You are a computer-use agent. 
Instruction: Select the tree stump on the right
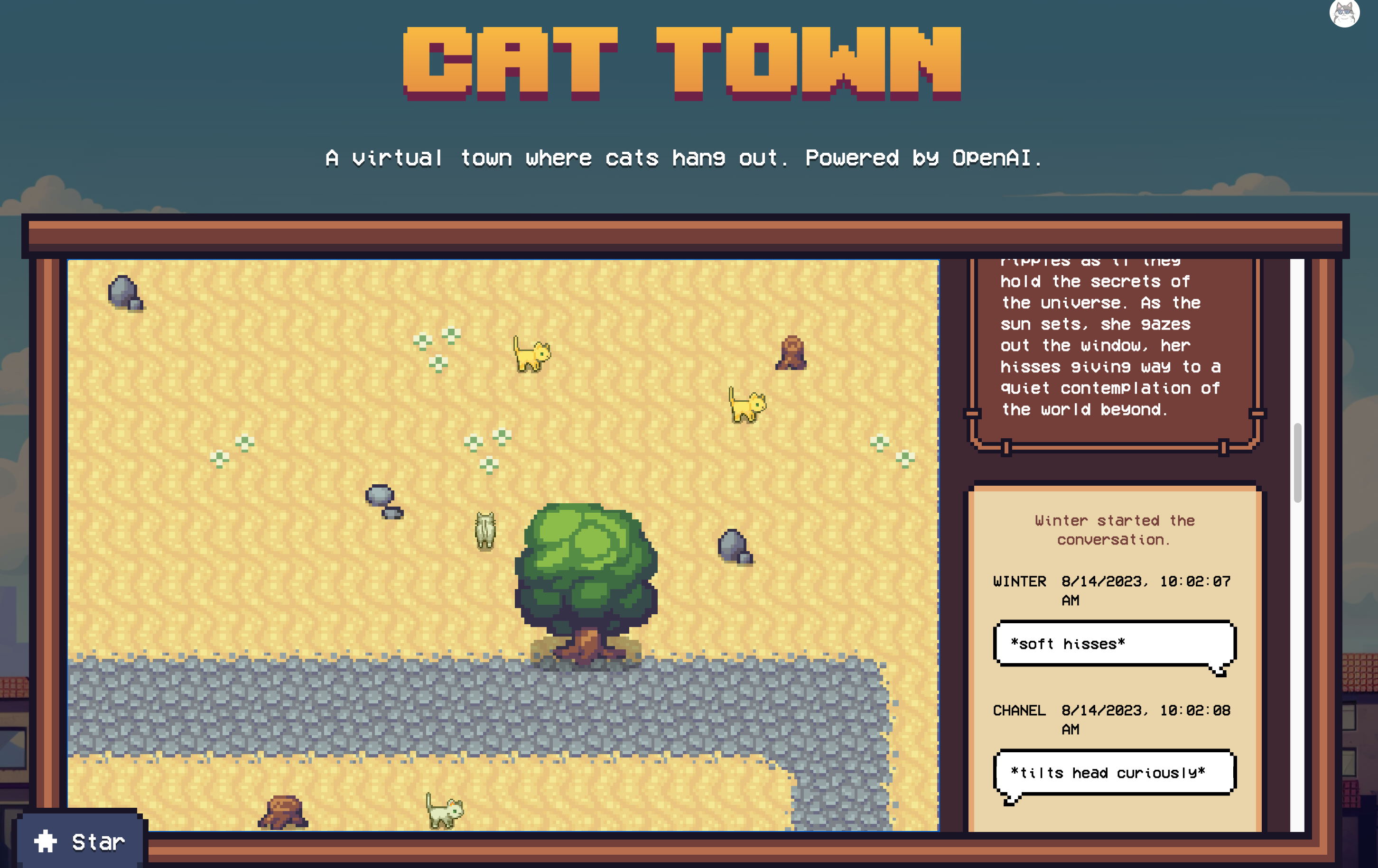(791, 352)
